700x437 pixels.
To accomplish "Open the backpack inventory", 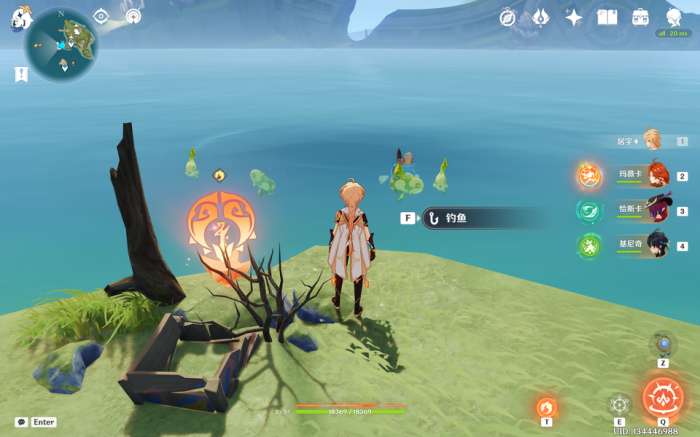I will tap(640, 17).
